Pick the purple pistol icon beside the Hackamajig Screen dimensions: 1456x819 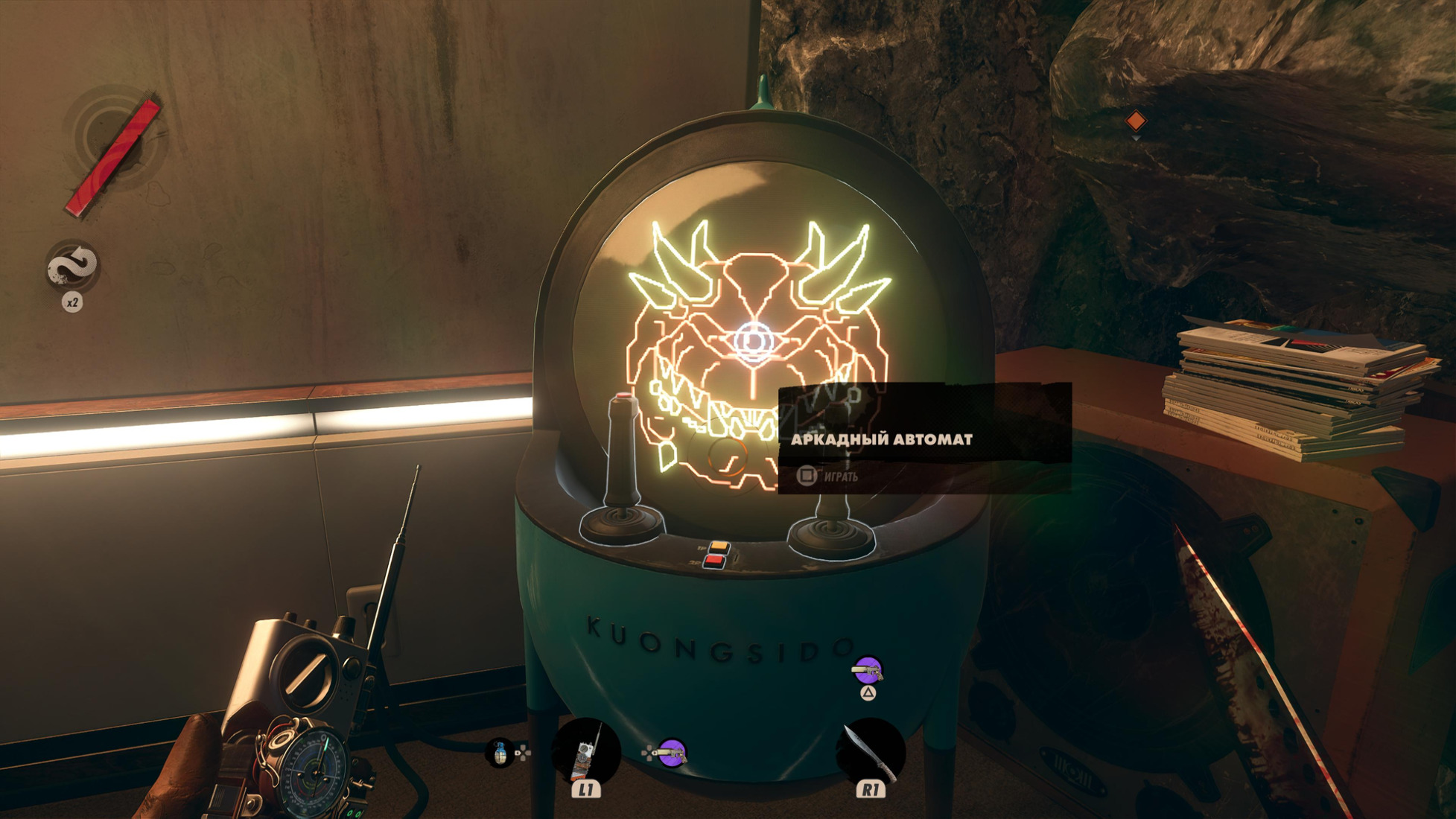coord(671,753)
